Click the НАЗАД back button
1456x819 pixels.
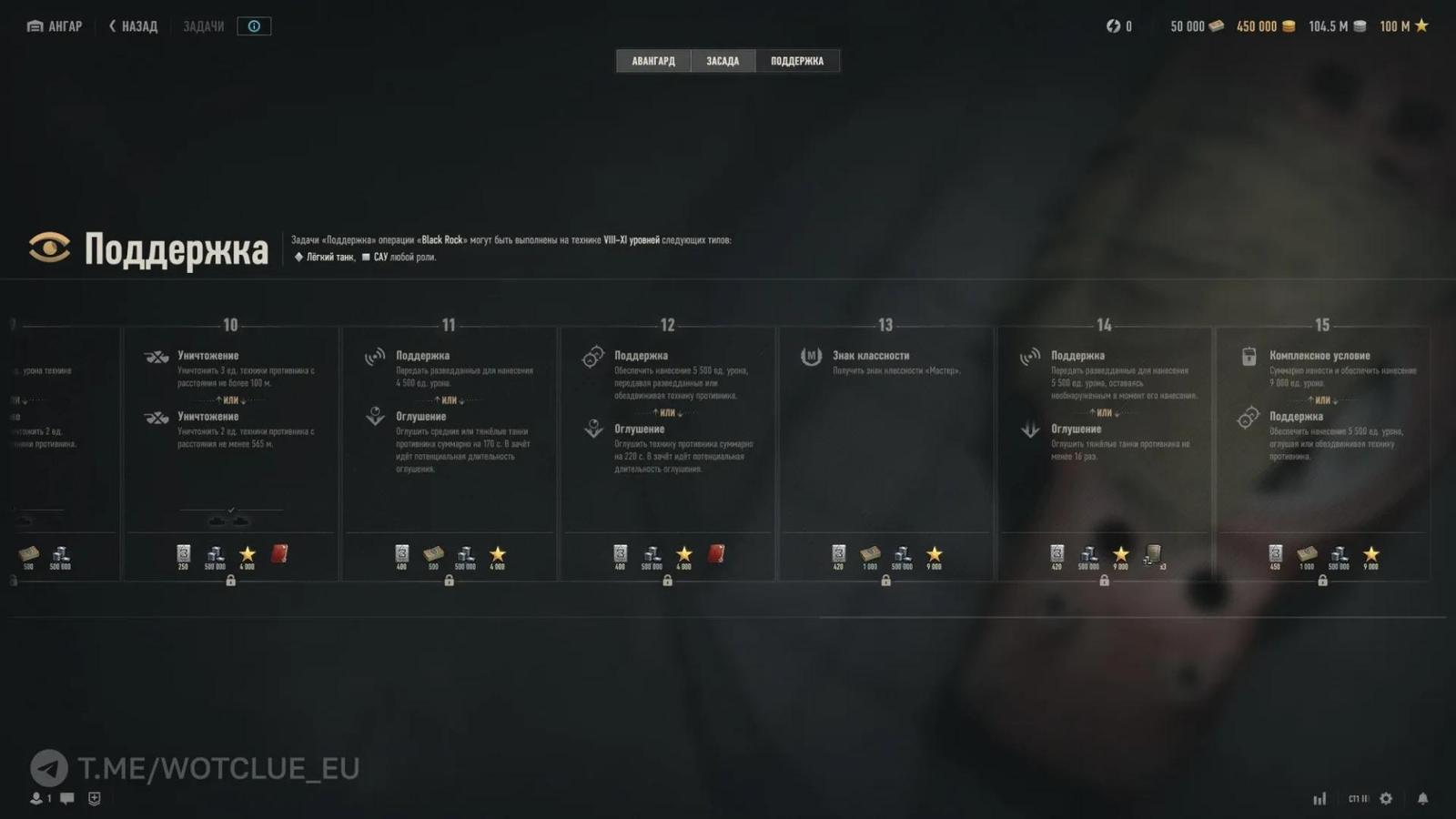coord(133,25)
